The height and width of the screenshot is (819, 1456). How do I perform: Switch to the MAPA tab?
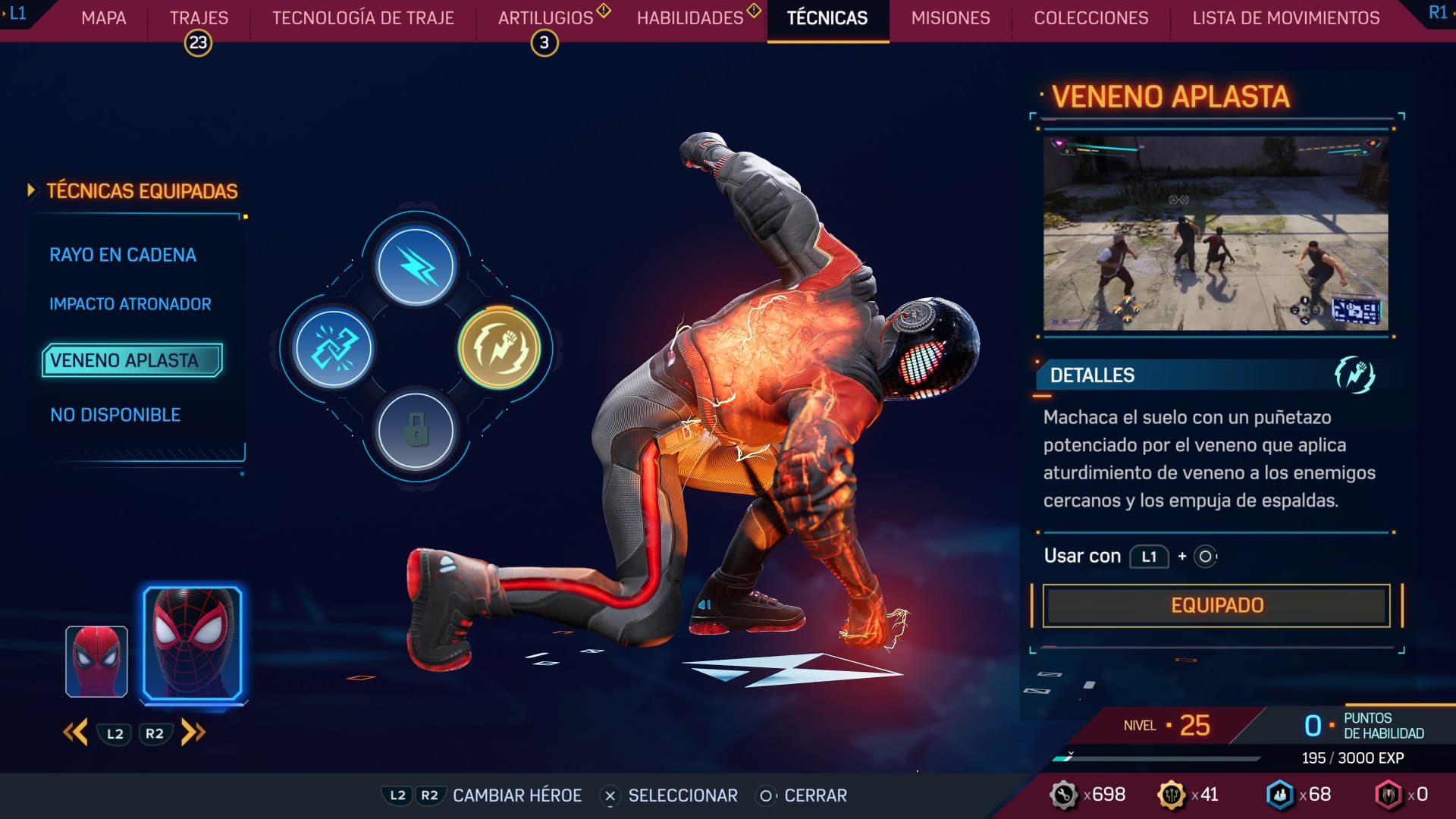pyautogui.click(x=104, y=18)
